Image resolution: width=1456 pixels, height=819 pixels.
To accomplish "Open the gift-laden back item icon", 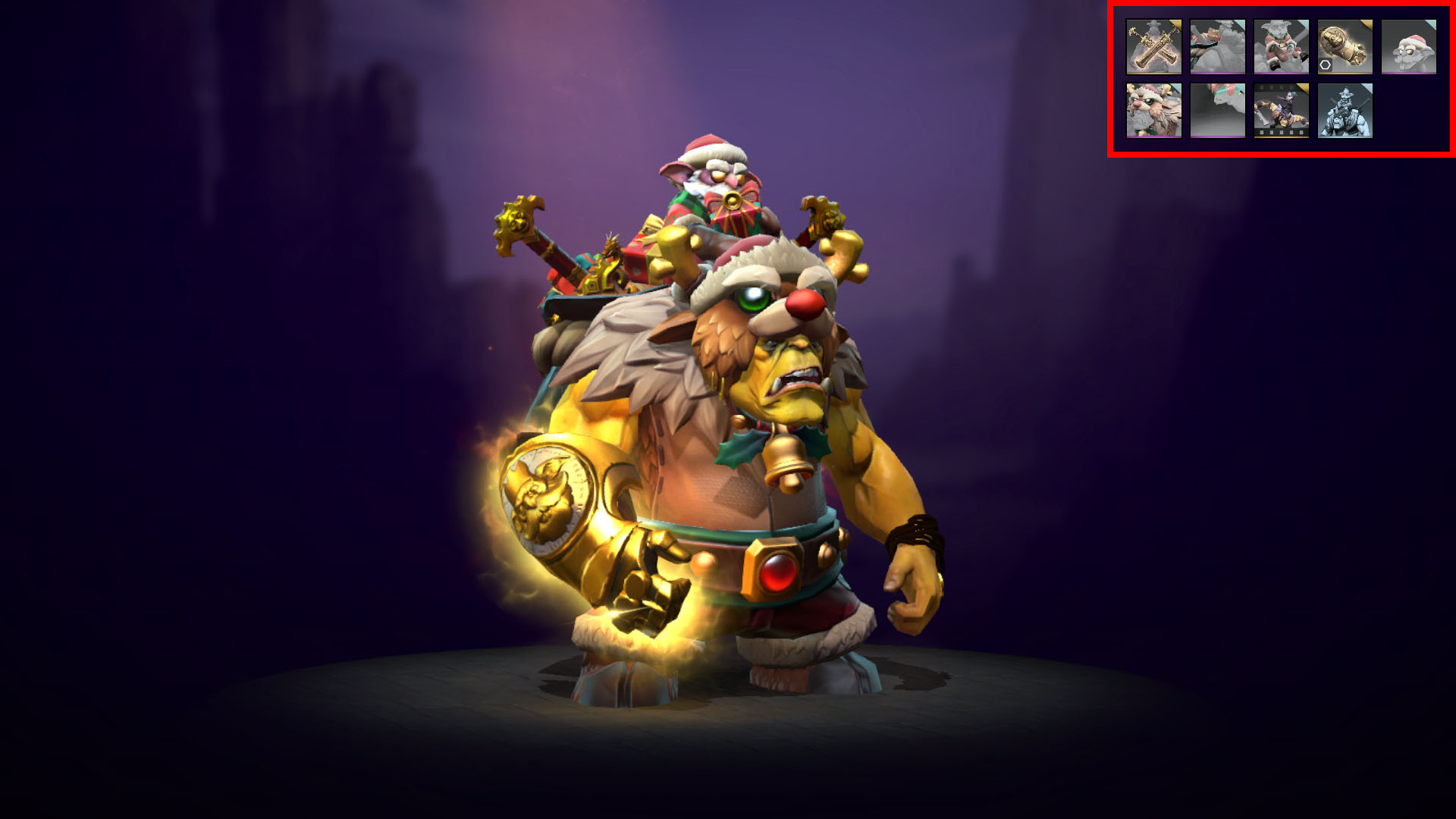I will point(1217,47).
